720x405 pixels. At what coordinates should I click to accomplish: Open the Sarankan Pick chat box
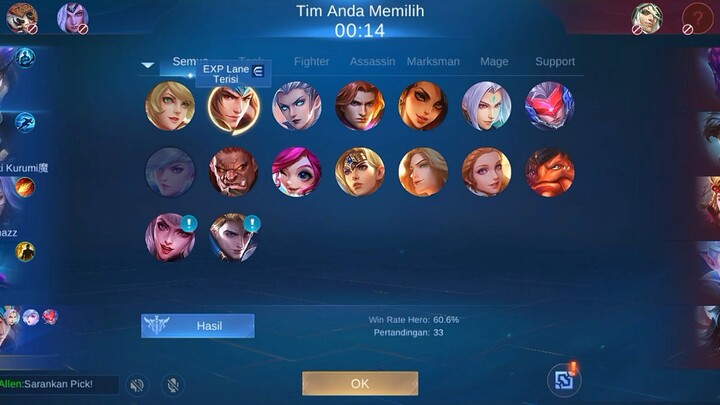(60, 384)
